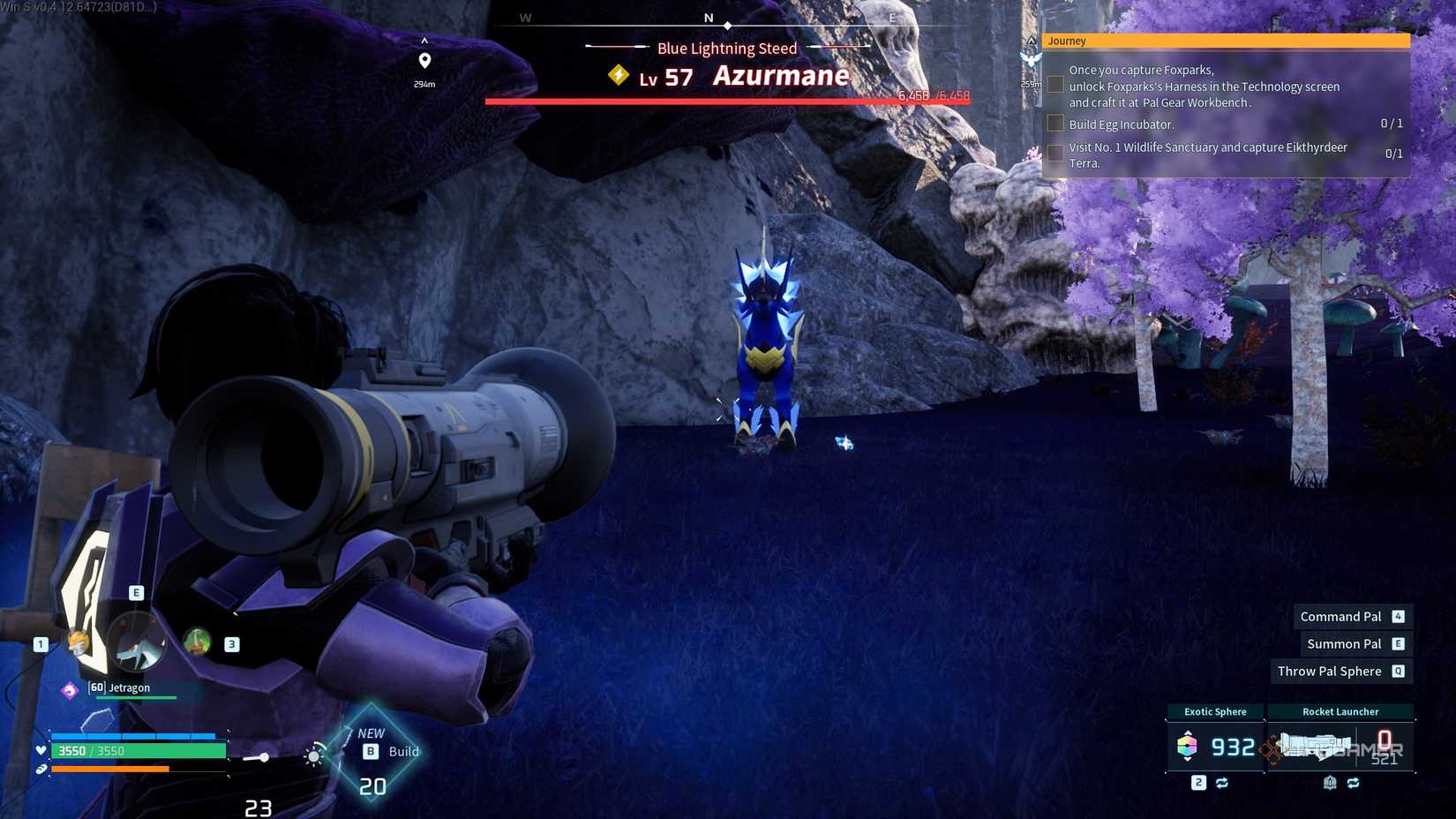Image resolution: width=1456 pixels, height=819 pixels.
Task: Collapse the Journey panel header
Action: [x=1225, y=41]
